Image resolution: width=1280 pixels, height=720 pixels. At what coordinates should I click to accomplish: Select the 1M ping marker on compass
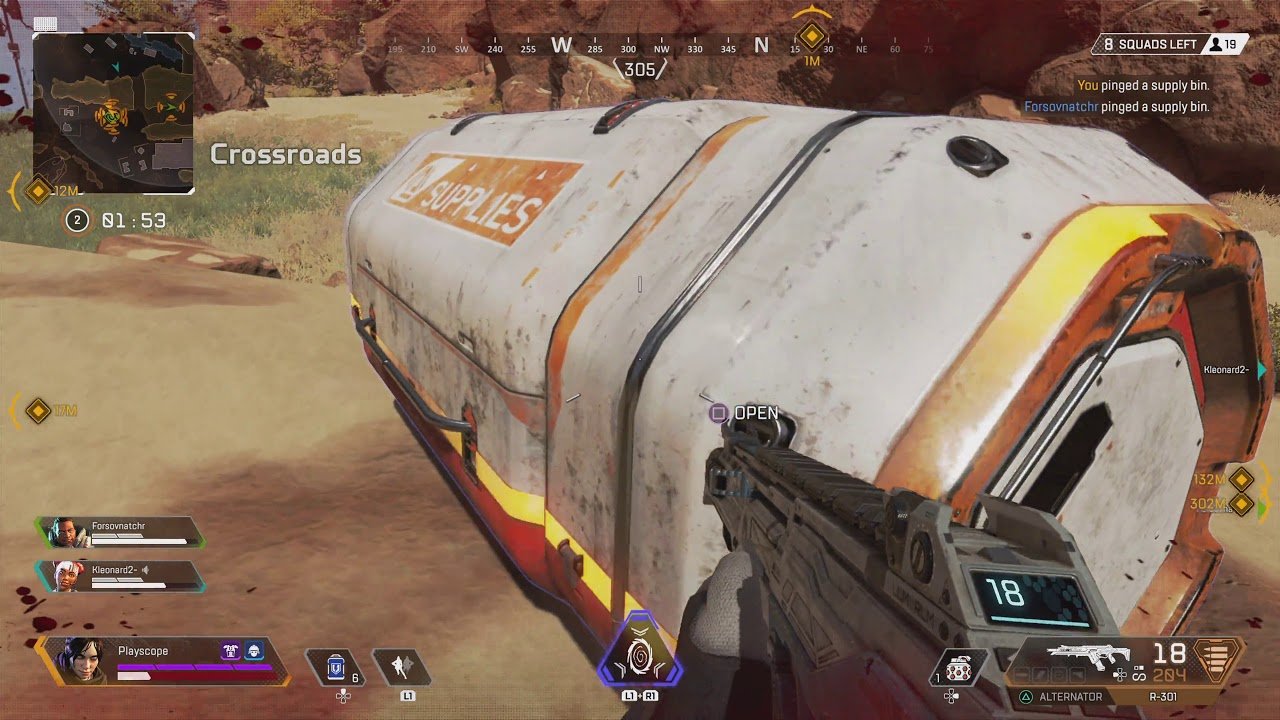point(811,37)
